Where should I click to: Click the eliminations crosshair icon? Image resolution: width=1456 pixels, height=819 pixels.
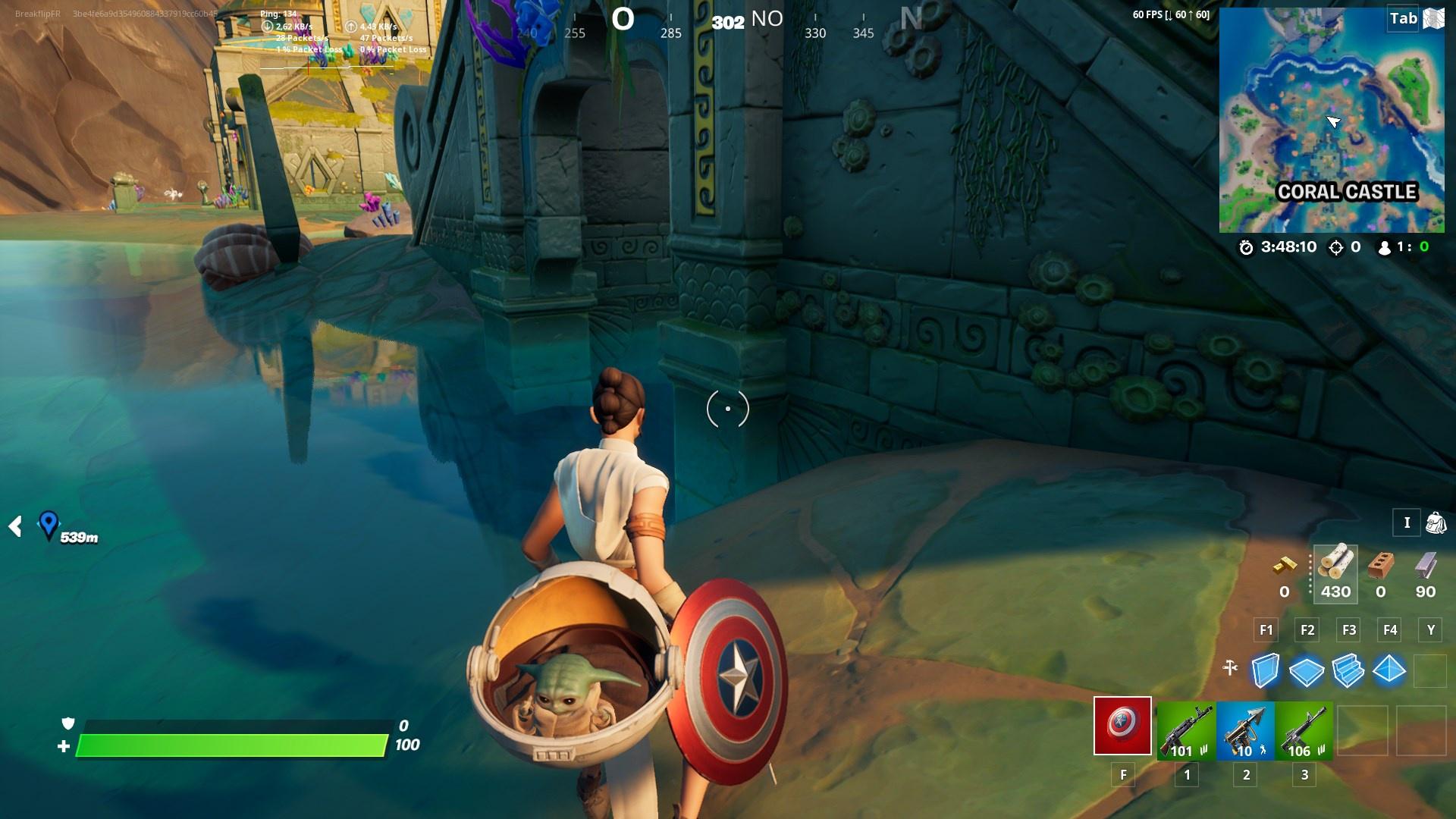tap(1336, 247)
